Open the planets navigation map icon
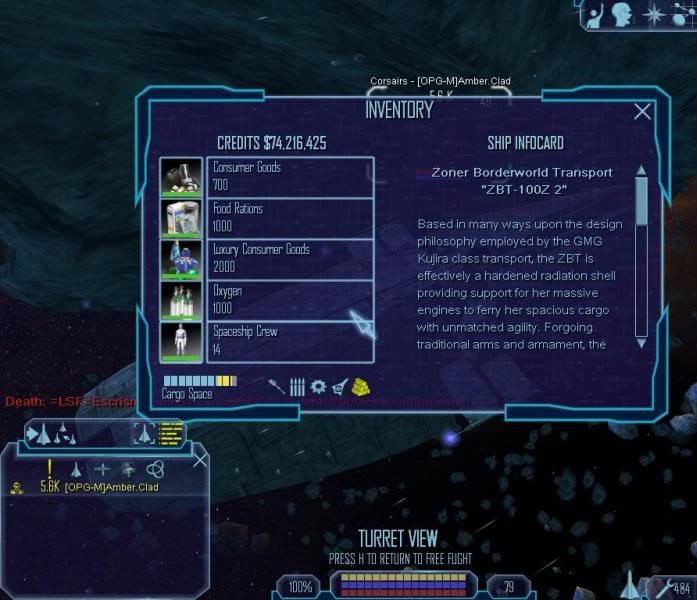697x600 pixels. coord(681,14)
